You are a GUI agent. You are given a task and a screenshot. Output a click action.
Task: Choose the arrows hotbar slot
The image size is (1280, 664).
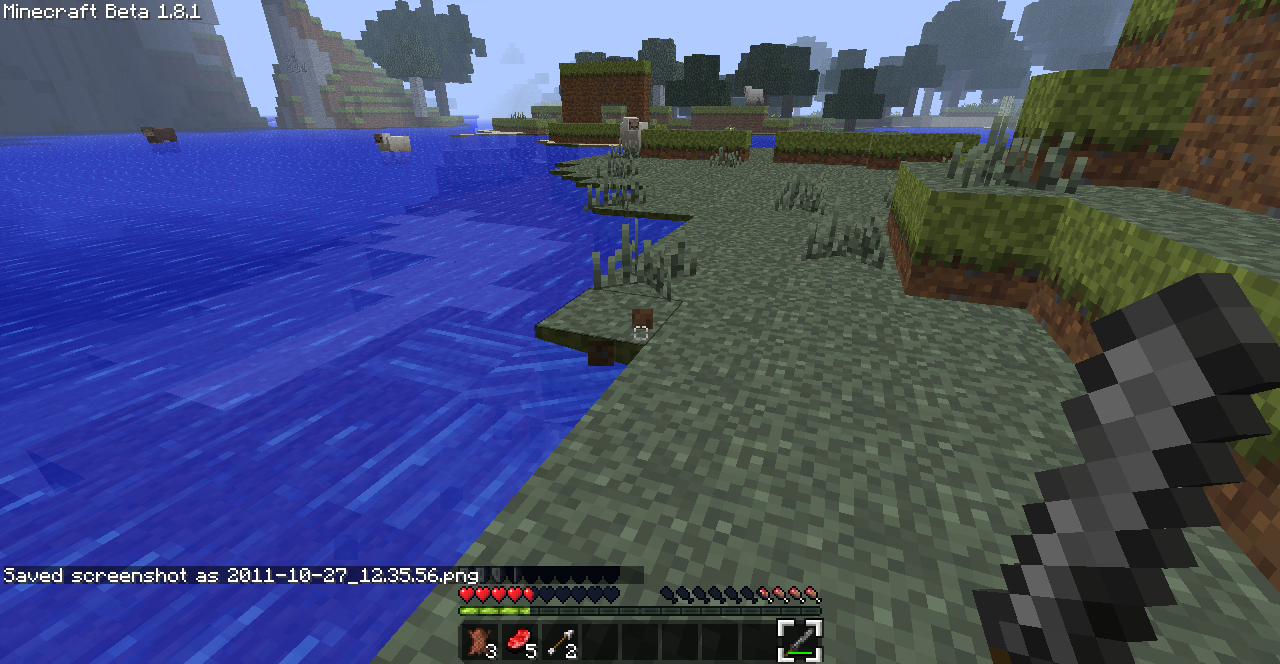[560, 640]
